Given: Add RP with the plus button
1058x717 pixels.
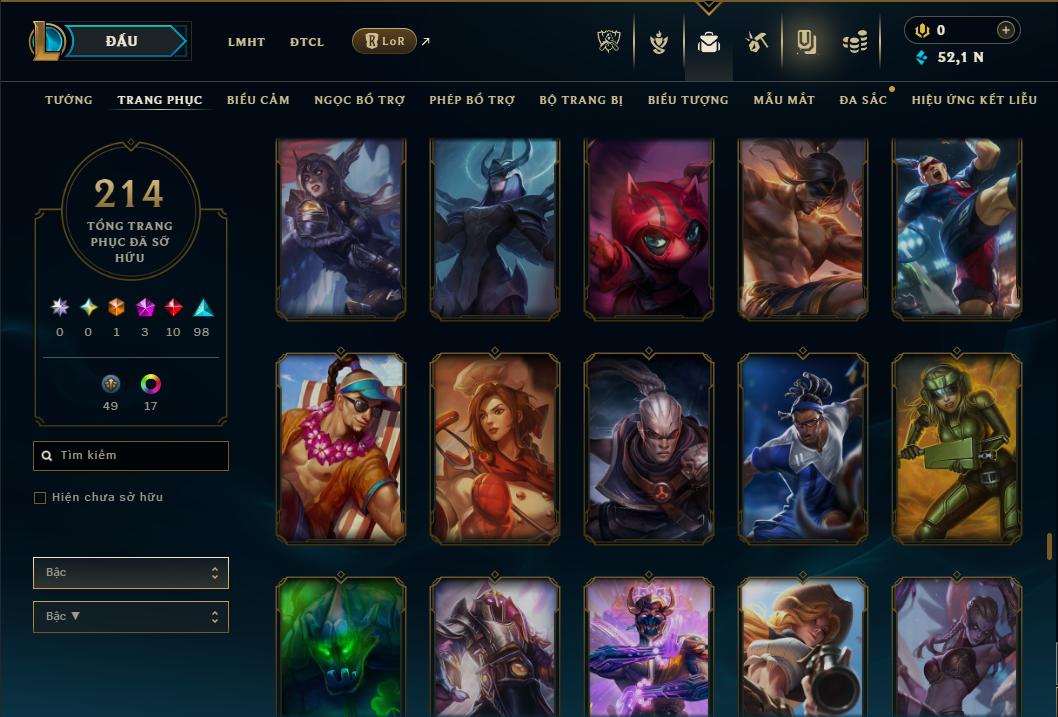Looking at the screenshot, I should [1006, 30].
